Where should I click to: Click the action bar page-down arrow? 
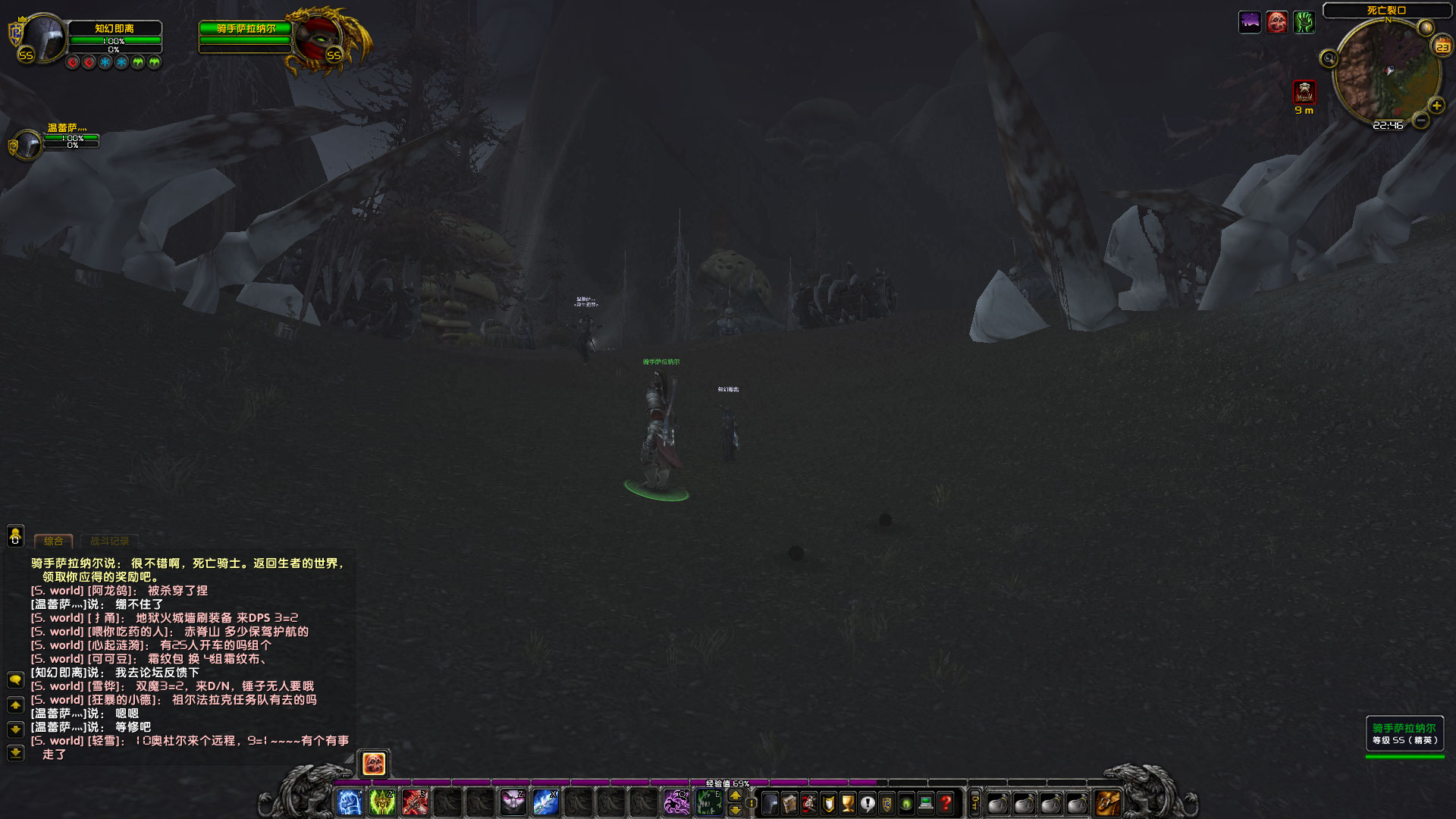(736, 811)
